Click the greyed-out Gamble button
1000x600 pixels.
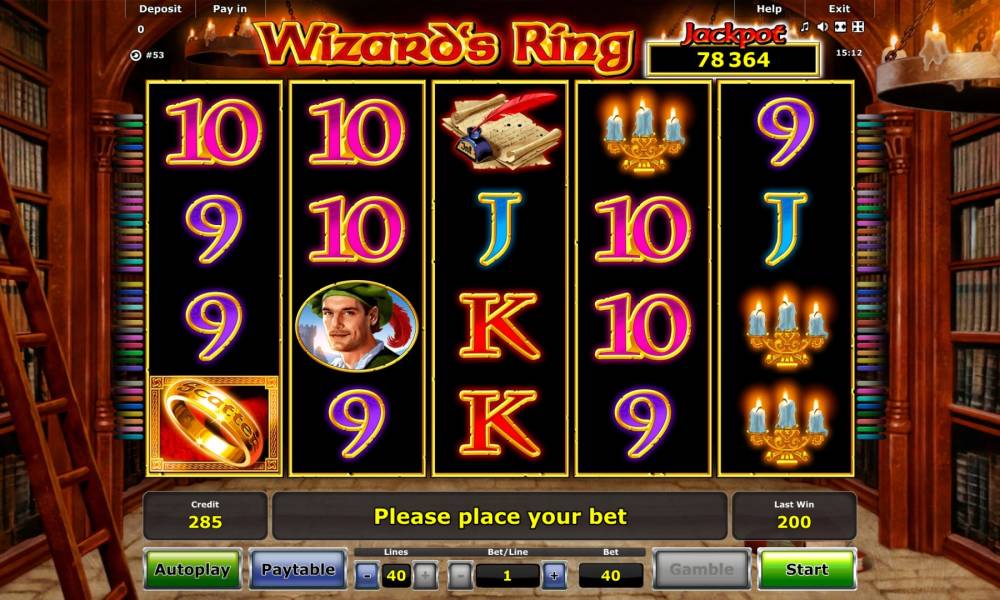click(701, 569)
